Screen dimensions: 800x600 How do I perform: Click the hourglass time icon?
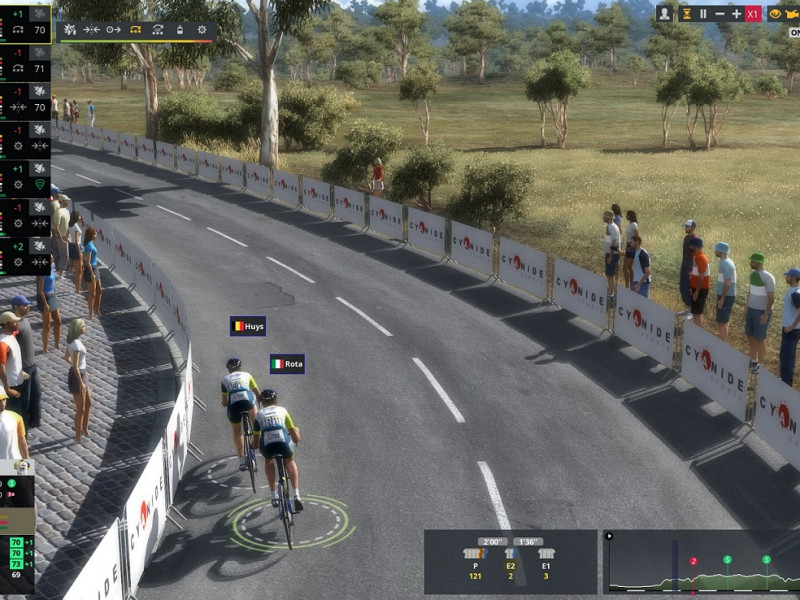tap(686, 14)
